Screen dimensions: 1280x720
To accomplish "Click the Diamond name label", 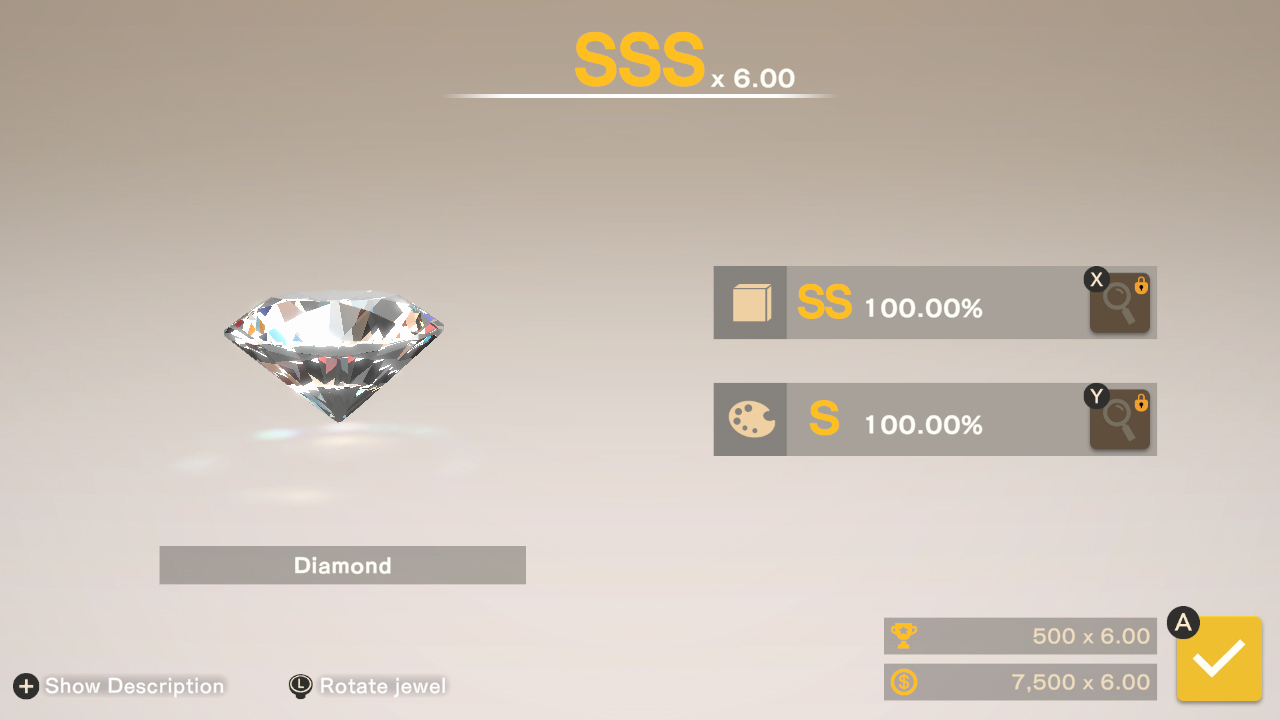I will (x=342, y=565).
